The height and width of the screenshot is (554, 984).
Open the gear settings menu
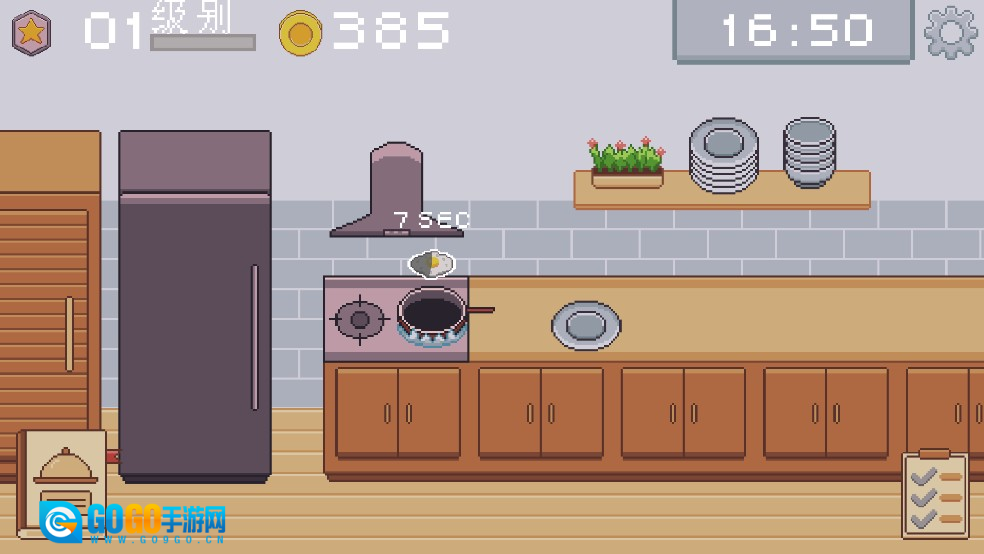tap(950, 32)
